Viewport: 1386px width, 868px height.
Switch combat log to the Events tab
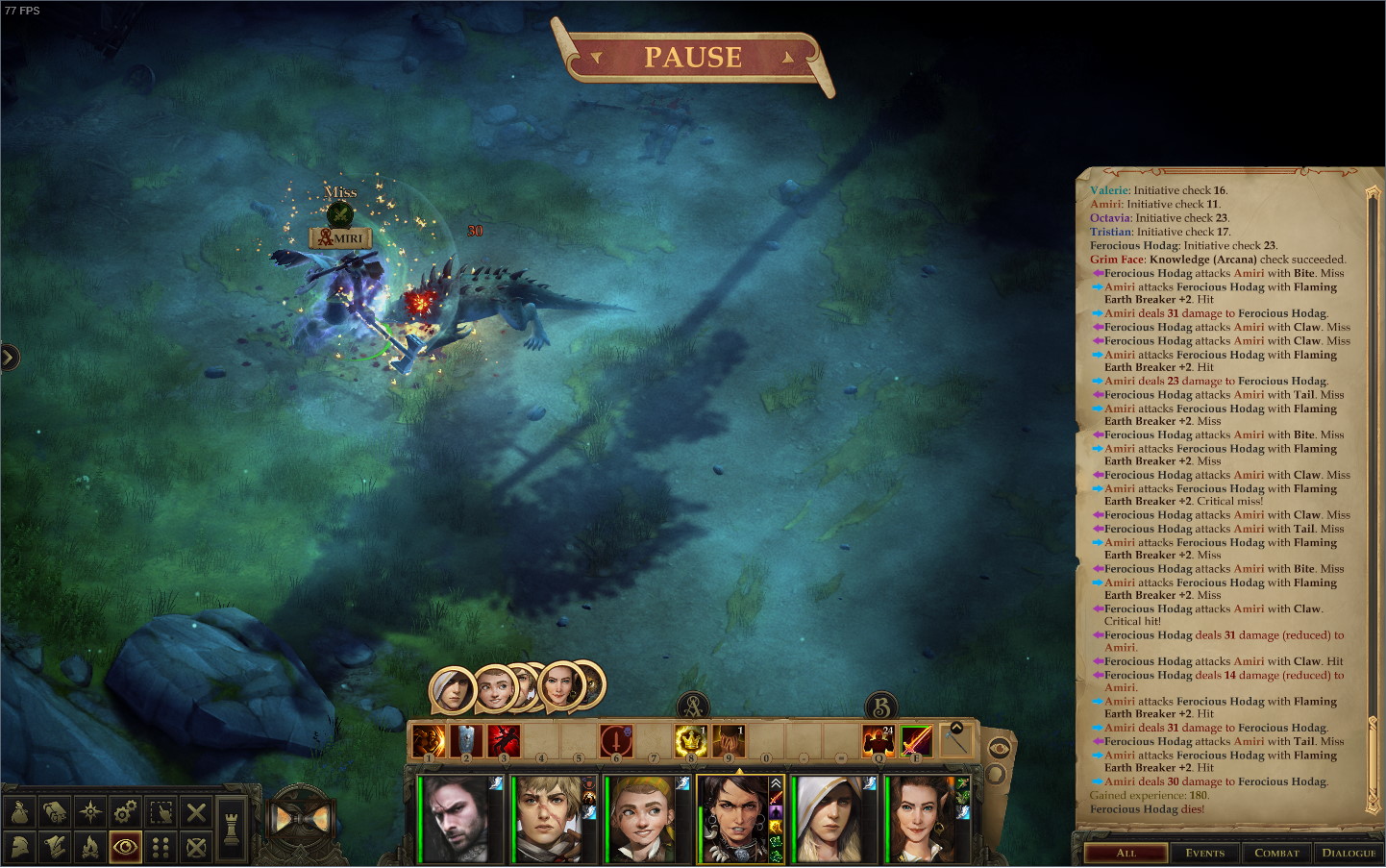pos(1204,853)
